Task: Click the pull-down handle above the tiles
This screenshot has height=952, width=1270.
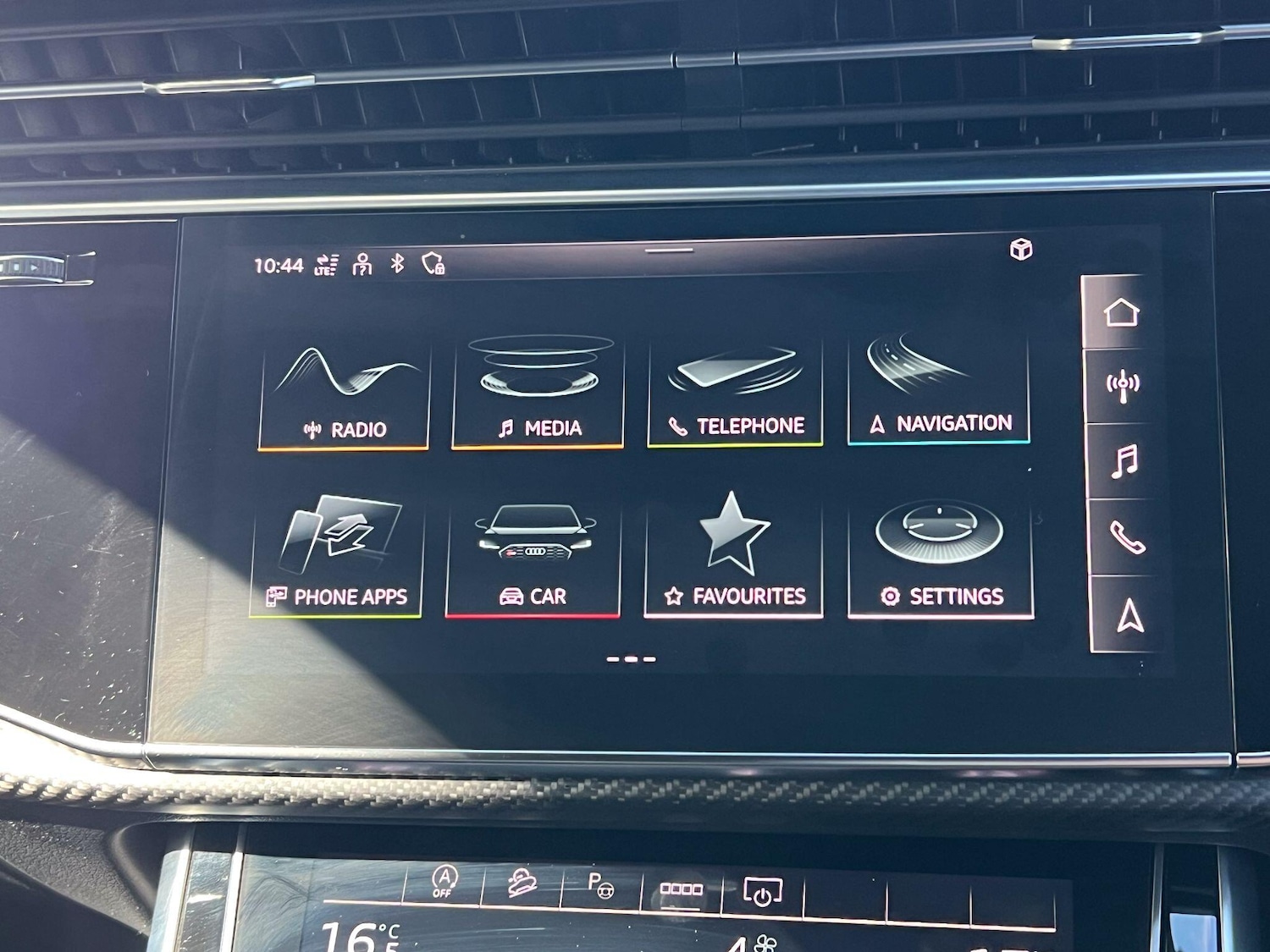Action: click(x=669, y=250)
